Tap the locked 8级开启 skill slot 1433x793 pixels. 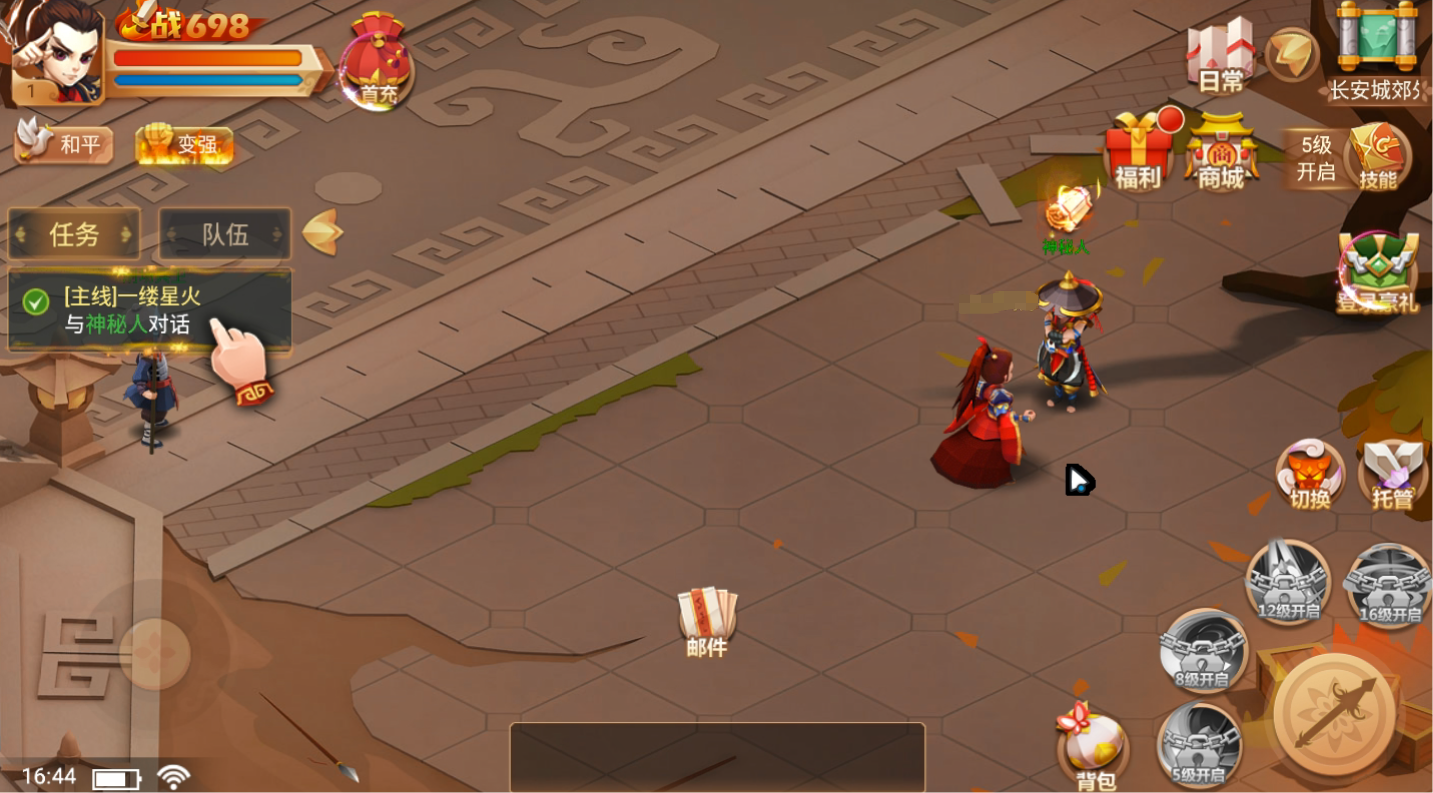(1203, 650)
